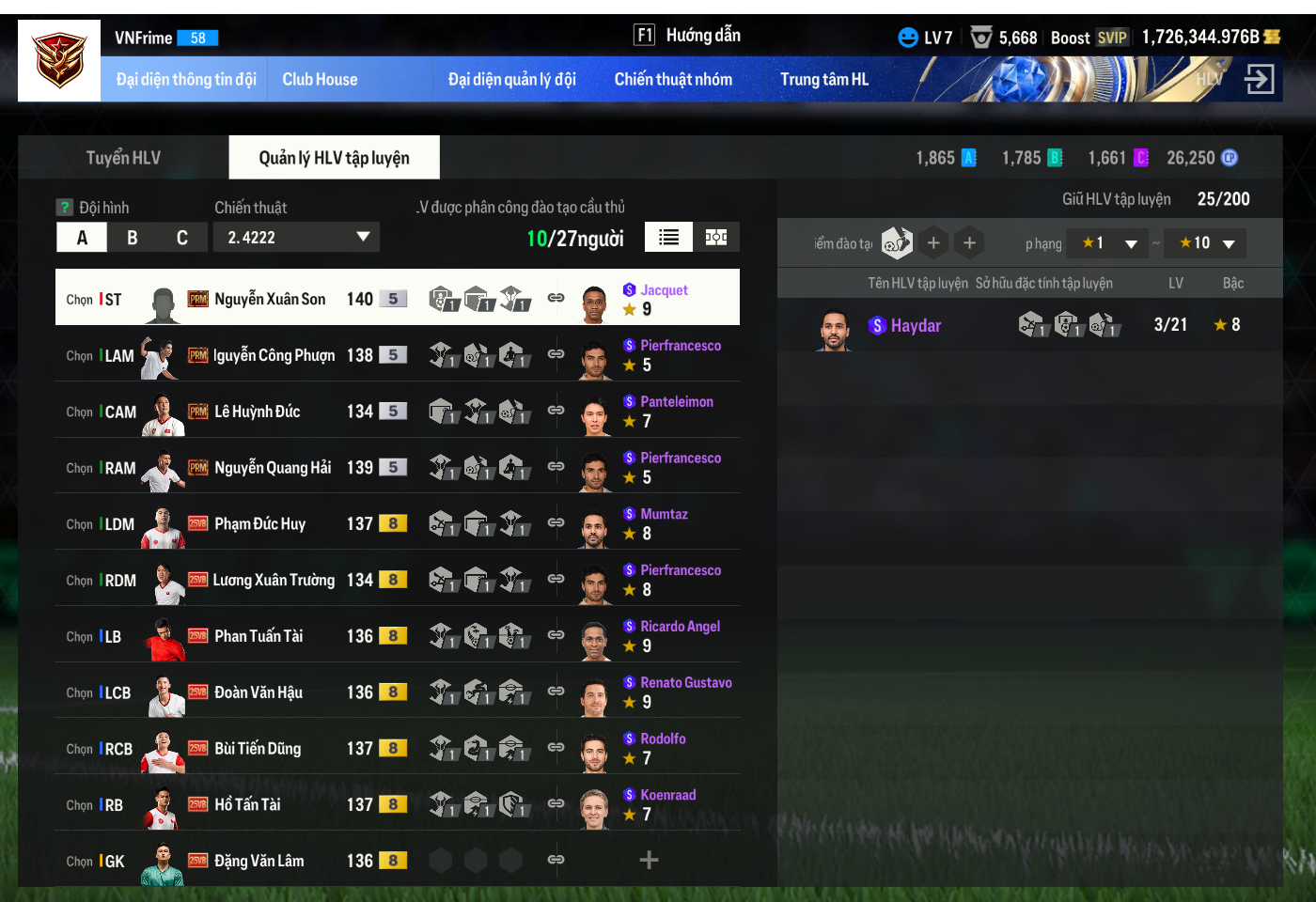The image size is (1316, 902).
Task: Add a coach to goalkeeper Đặng Văn Lâm
Action: (x=649, y=860)
